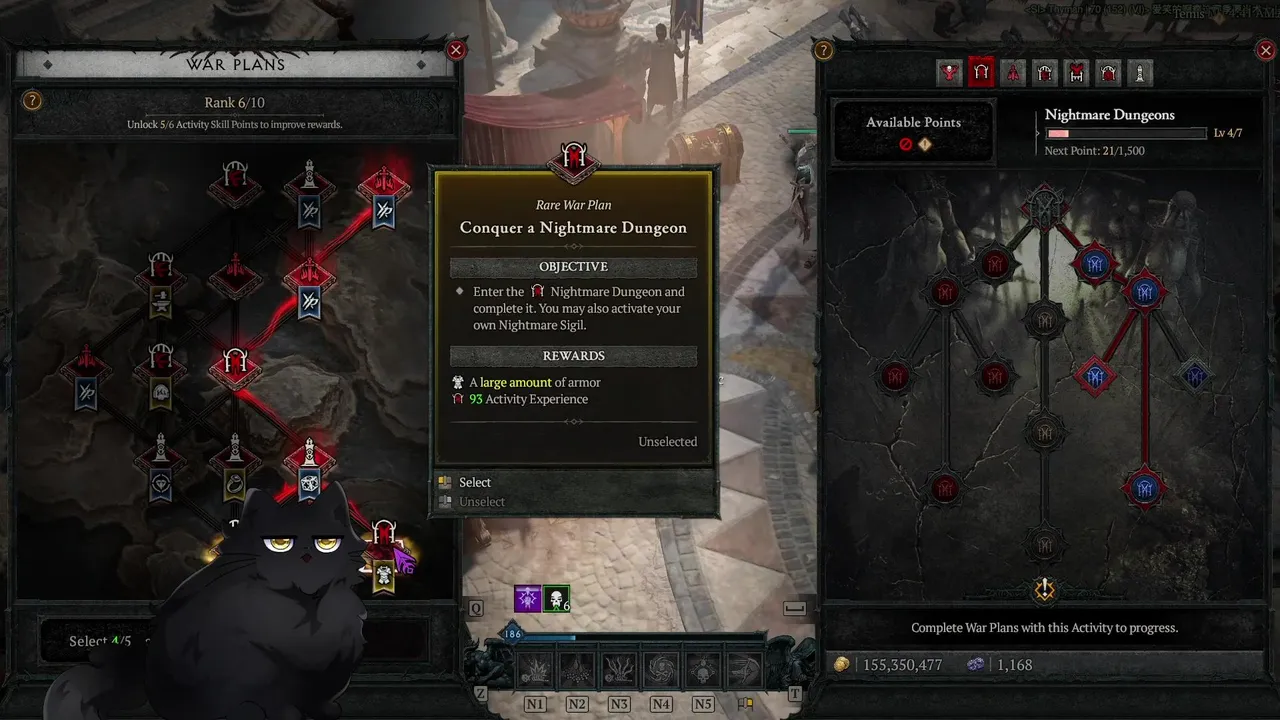Switch to the white tower activity tab
Viewport: 1280px width, 720px height.
pos(1140,73)
